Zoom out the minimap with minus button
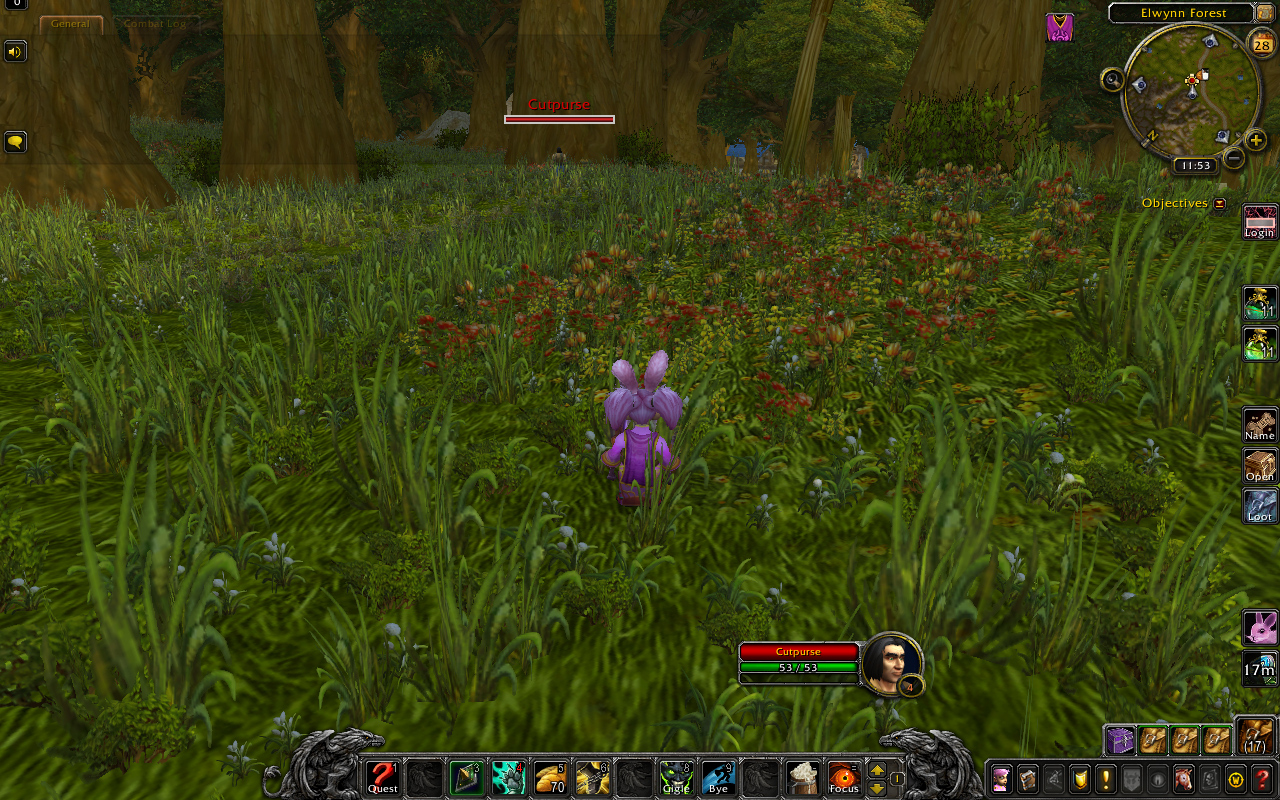Screen dimensions: 1280x800 click(x=1234, y=158)
